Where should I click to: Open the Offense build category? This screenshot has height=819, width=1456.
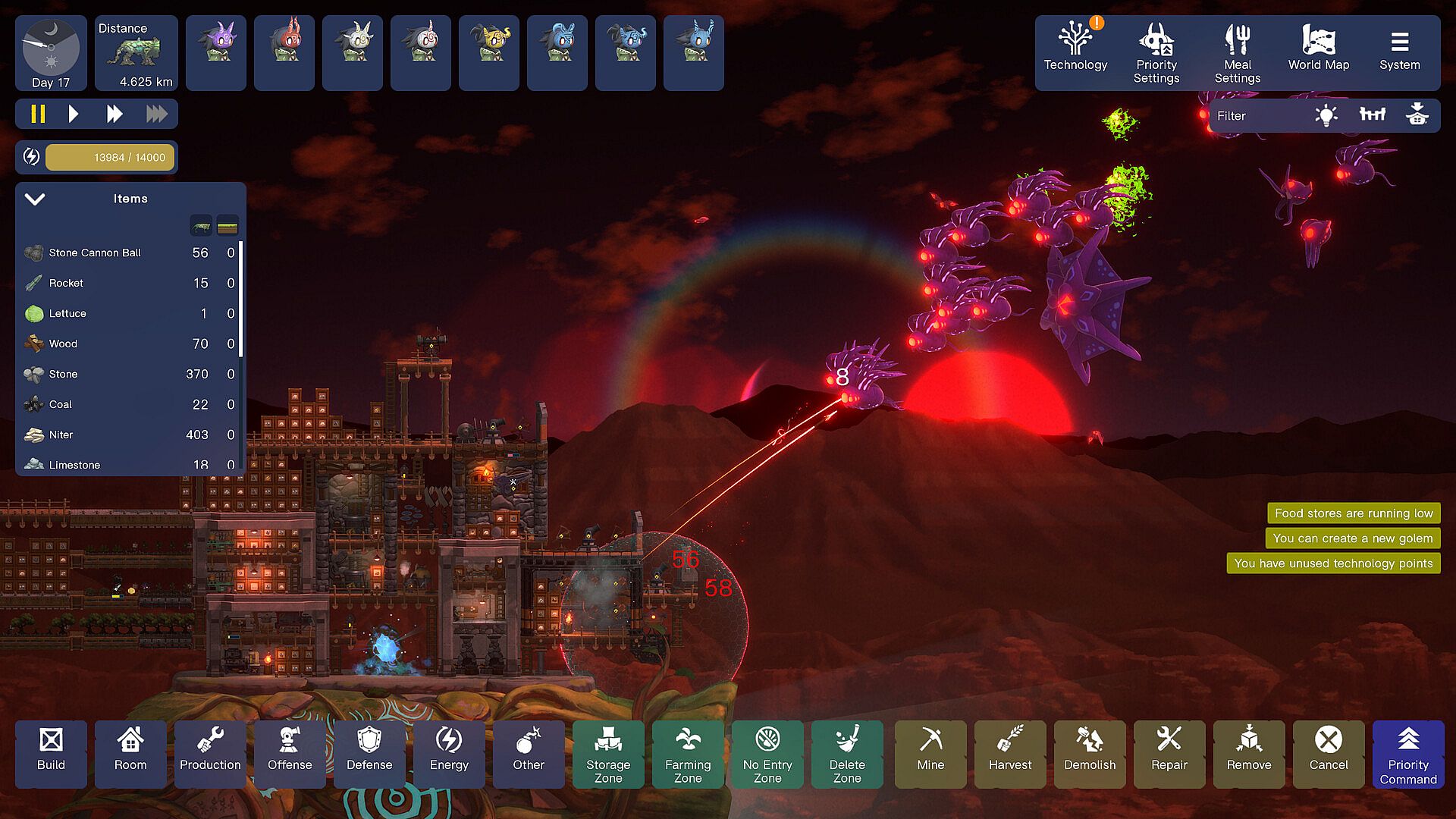tap(290, 753)
